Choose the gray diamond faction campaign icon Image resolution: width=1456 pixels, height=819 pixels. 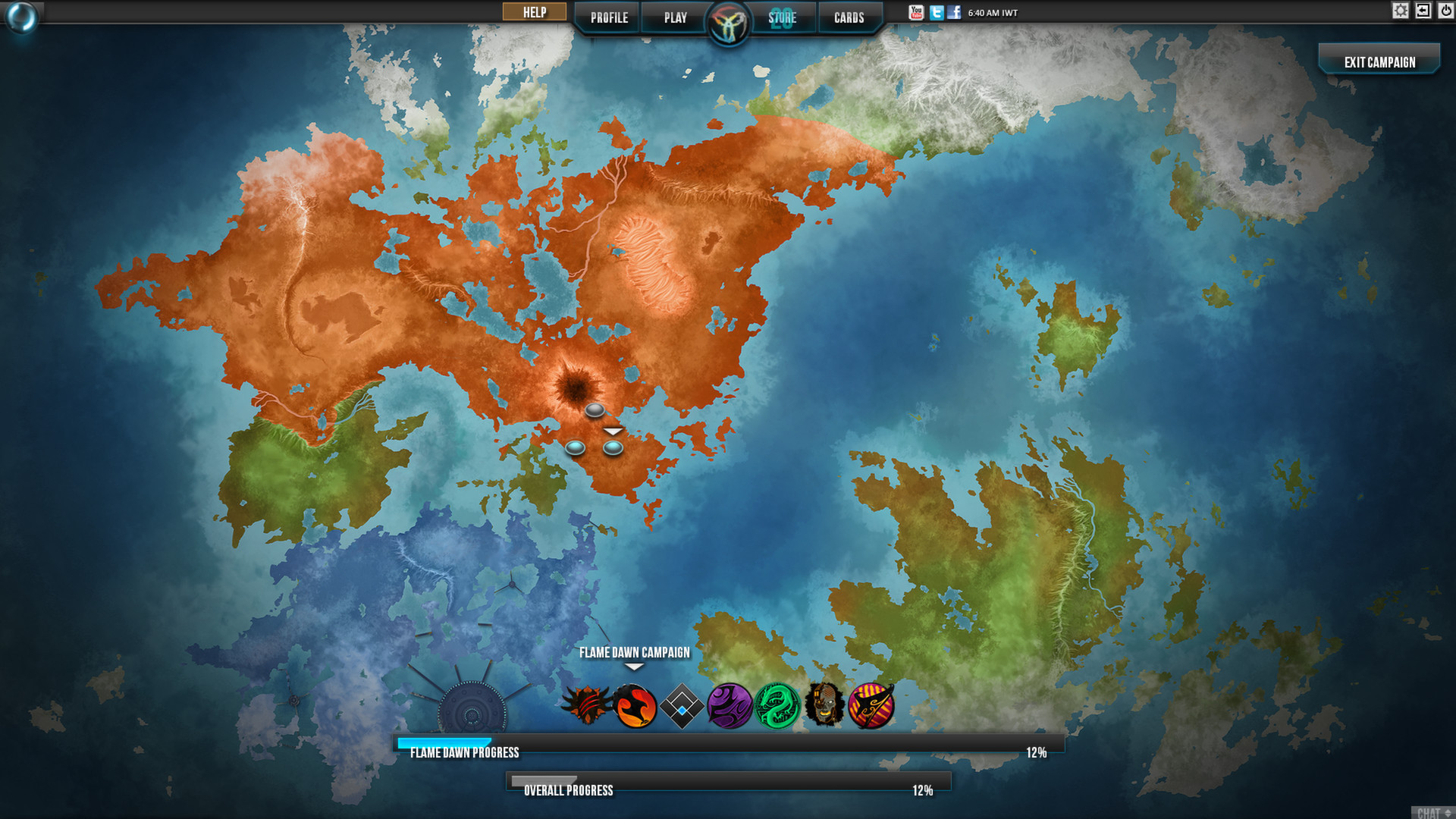(682, 706)
